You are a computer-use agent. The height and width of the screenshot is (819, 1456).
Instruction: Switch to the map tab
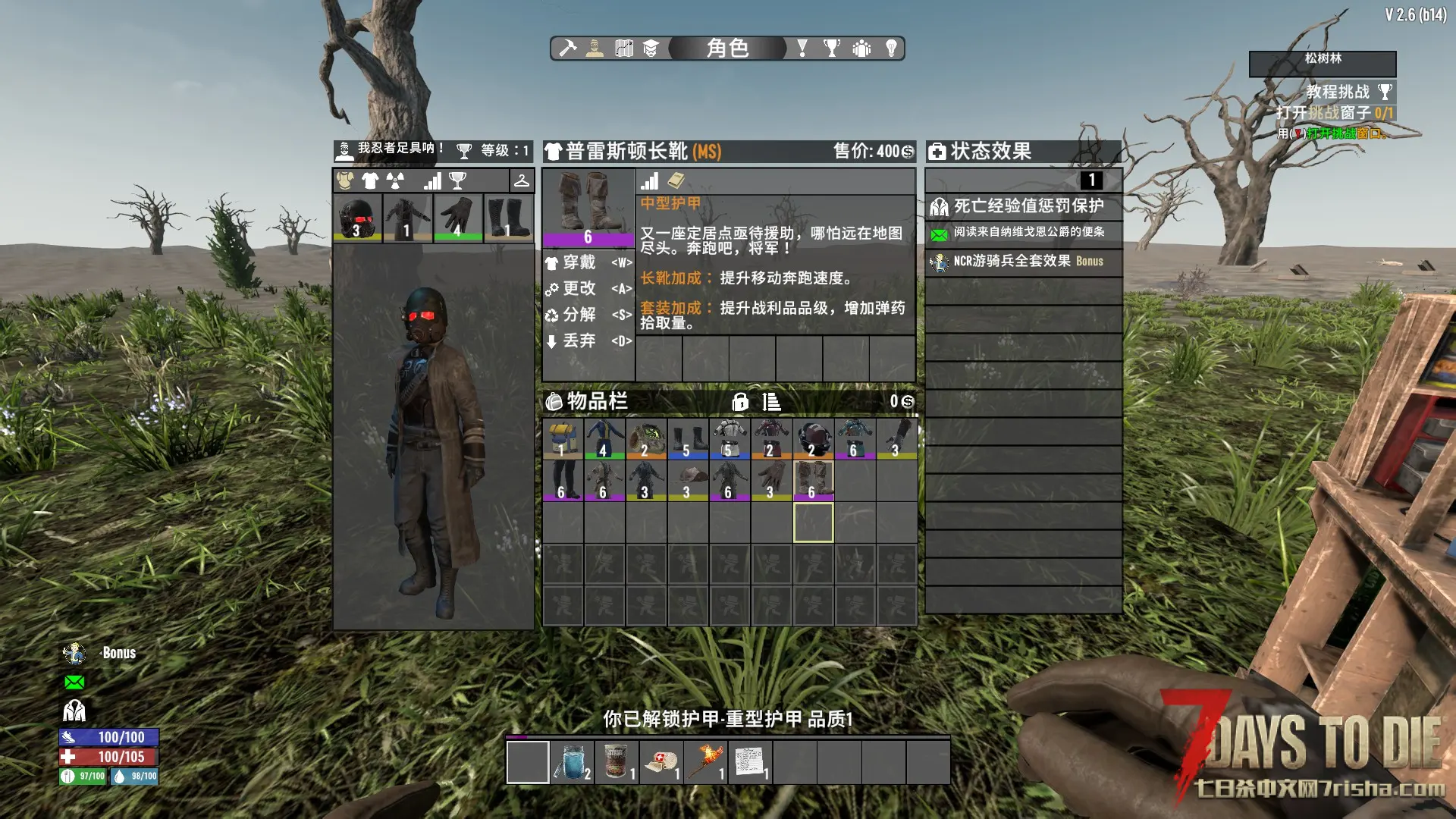click(x=624, y=49)
